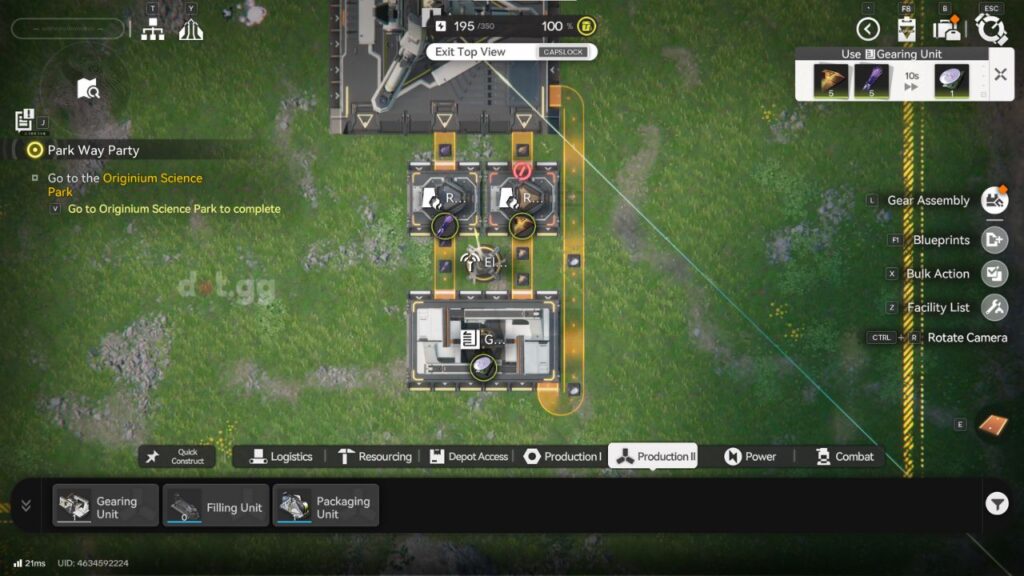Choose the Packaging Unit building
The height and width of the screenshot is (576, 1024).
[x=325, y=506]
